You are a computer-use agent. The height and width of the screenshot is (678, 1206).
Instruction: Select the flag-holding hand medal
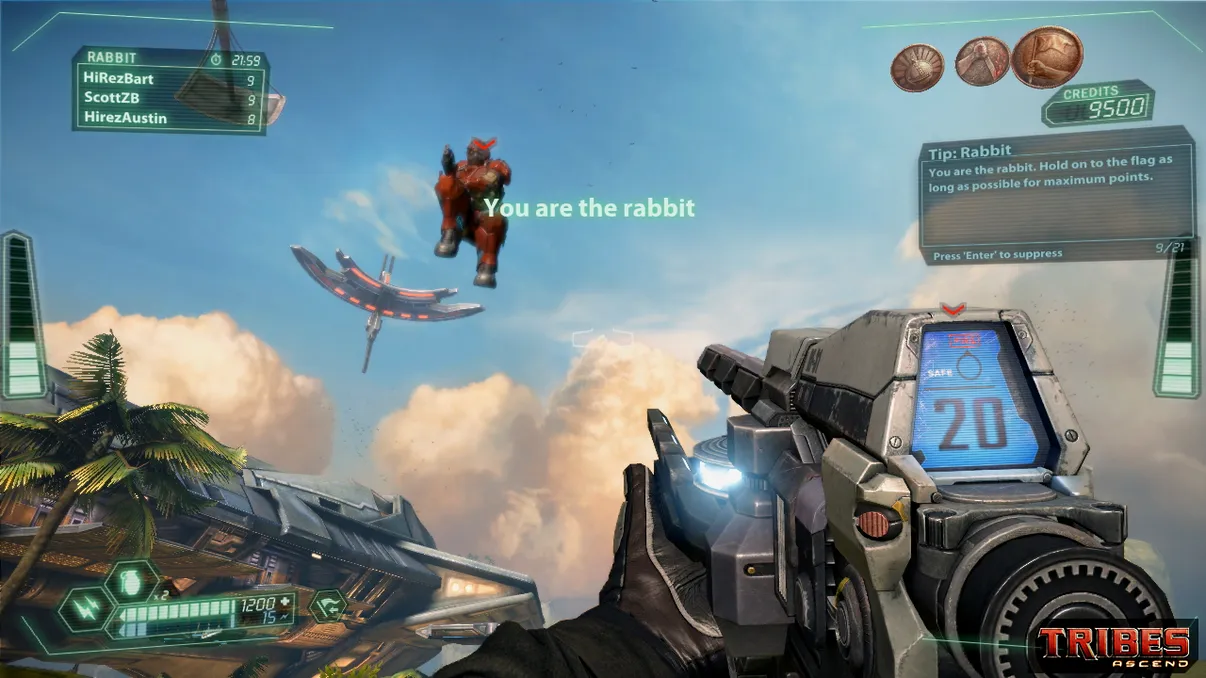click(1047, 56)
